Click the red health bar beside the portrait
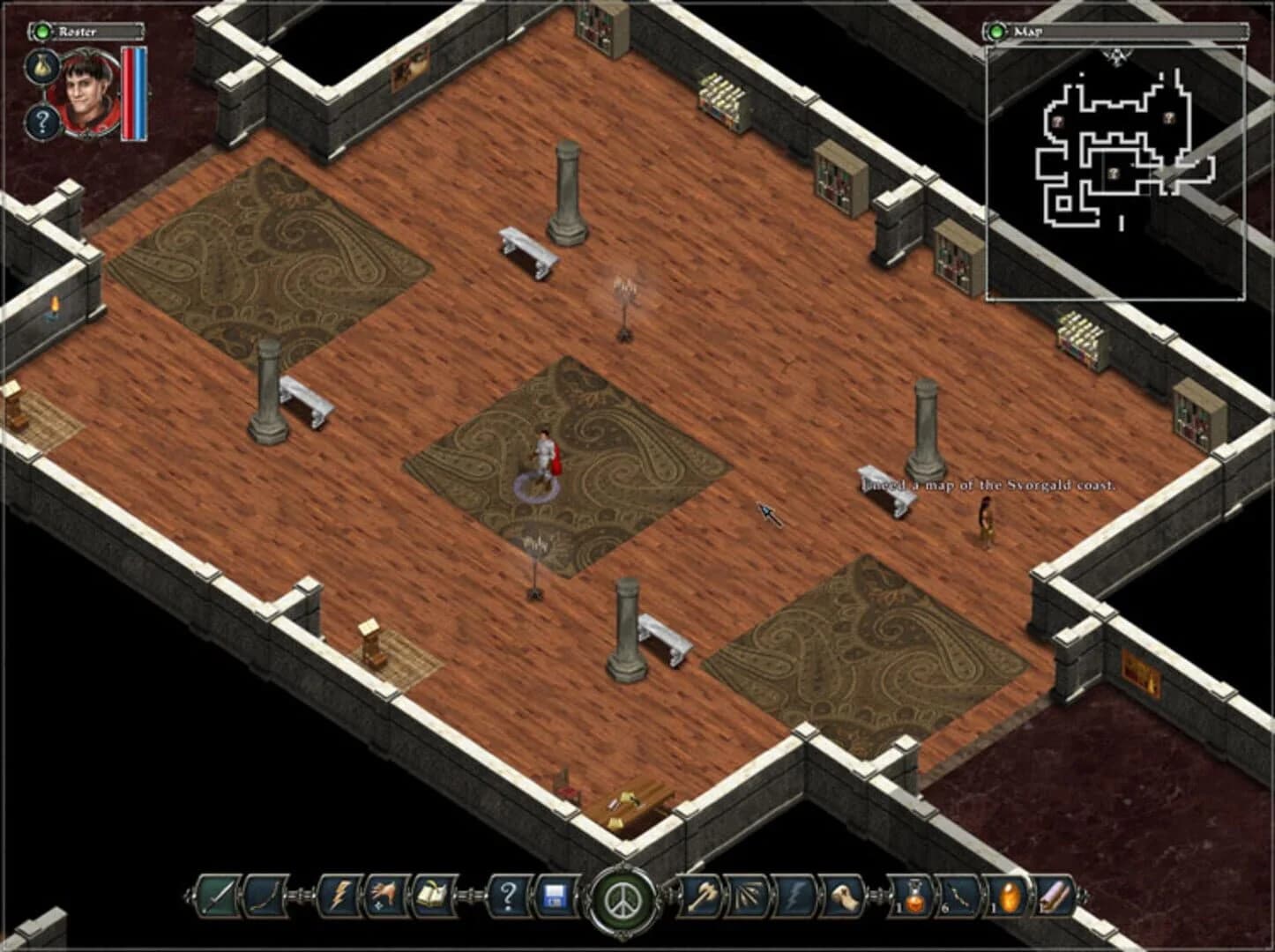1275x952 pixels. click(130, 93)
